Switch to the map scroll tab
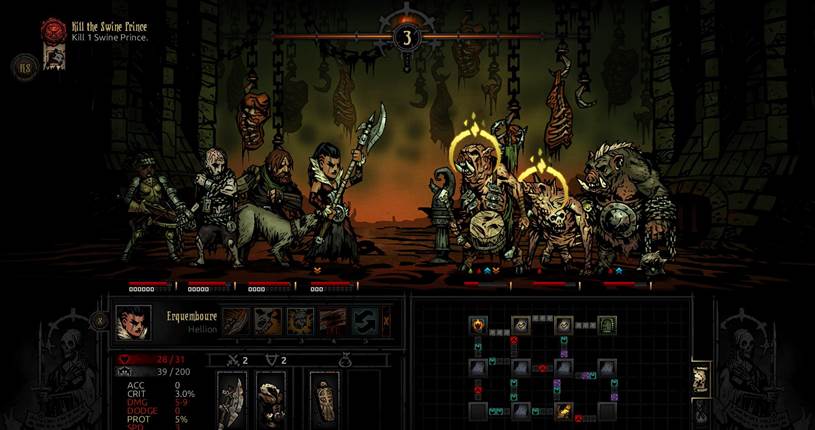The image size is (815, 430). coord(702,380)
